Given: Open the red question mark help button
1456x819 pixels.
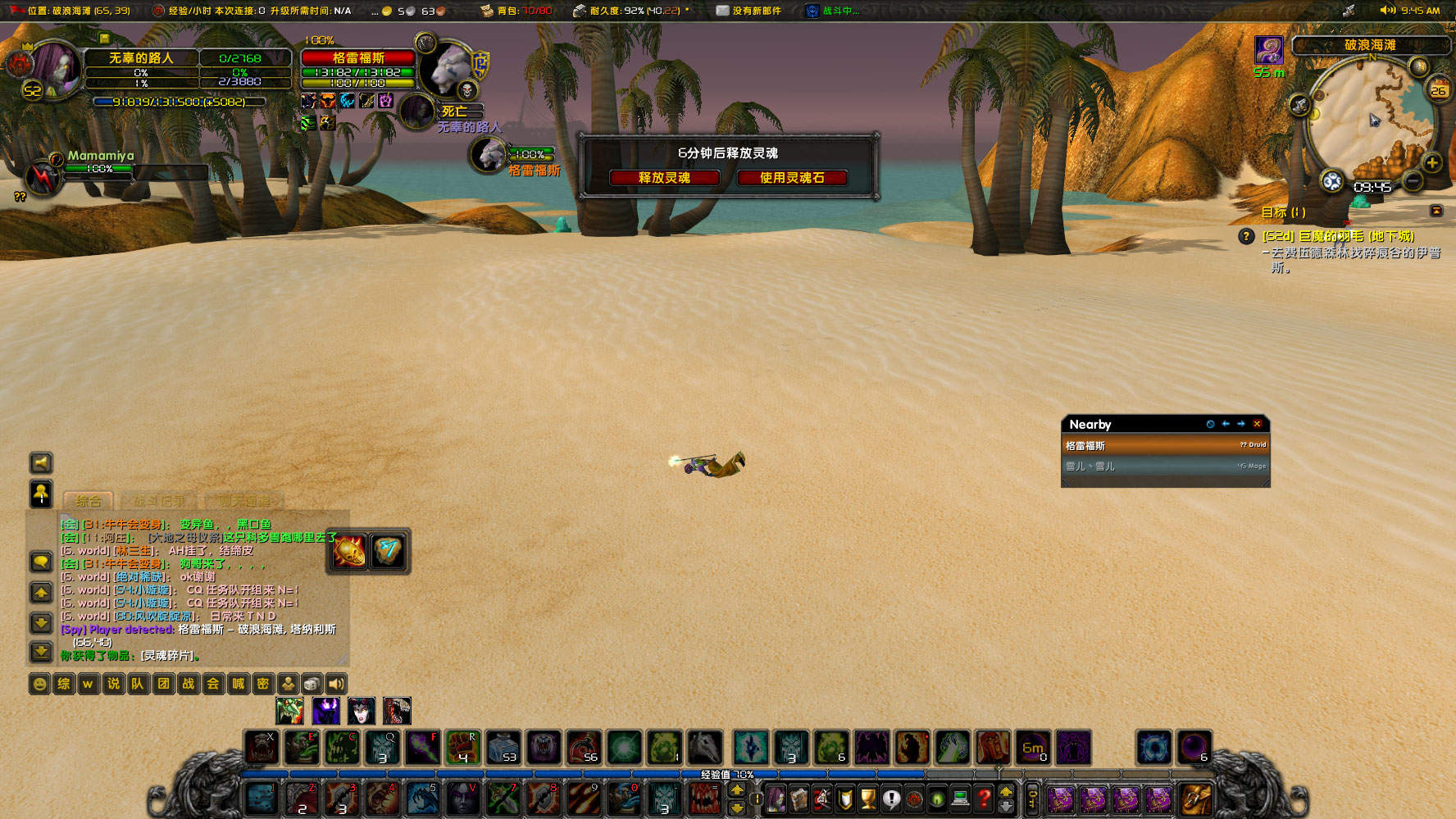Looking at the screenshot, I should pyautogui.click(x=984, y=798).
